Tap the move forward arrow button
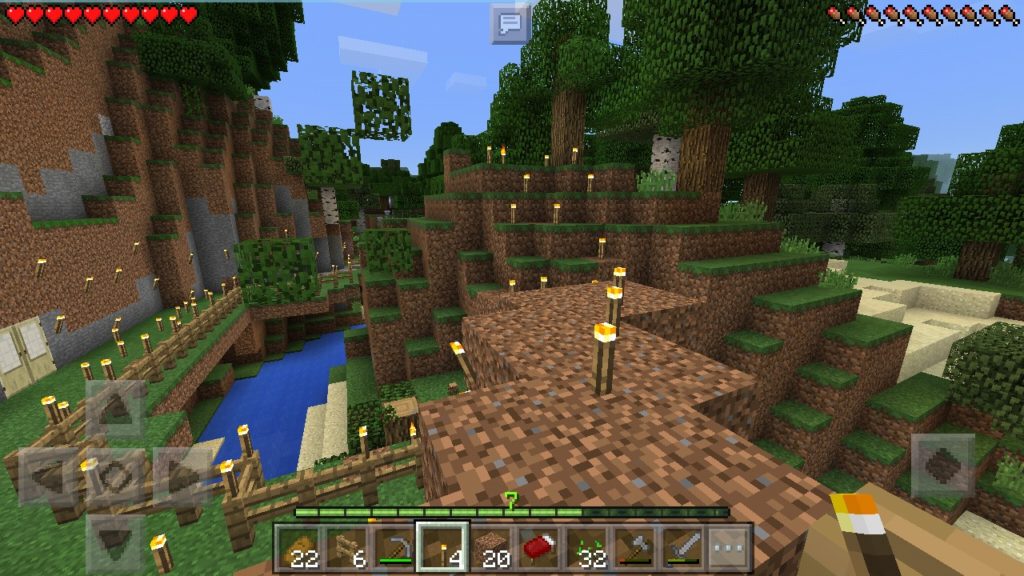This screenshot has height=576, width=1024. click(113, 410)
